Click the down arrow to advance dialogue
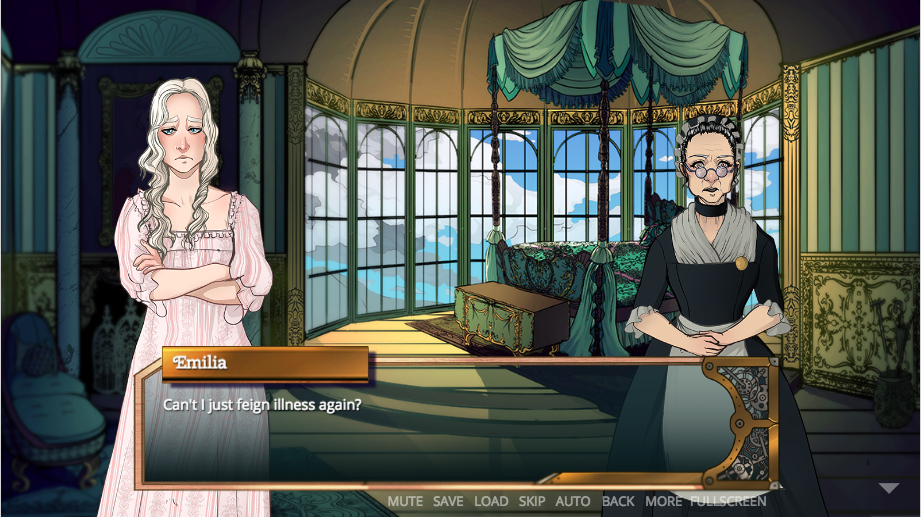This screenshot has height=517, width=921. coord(889,489)
